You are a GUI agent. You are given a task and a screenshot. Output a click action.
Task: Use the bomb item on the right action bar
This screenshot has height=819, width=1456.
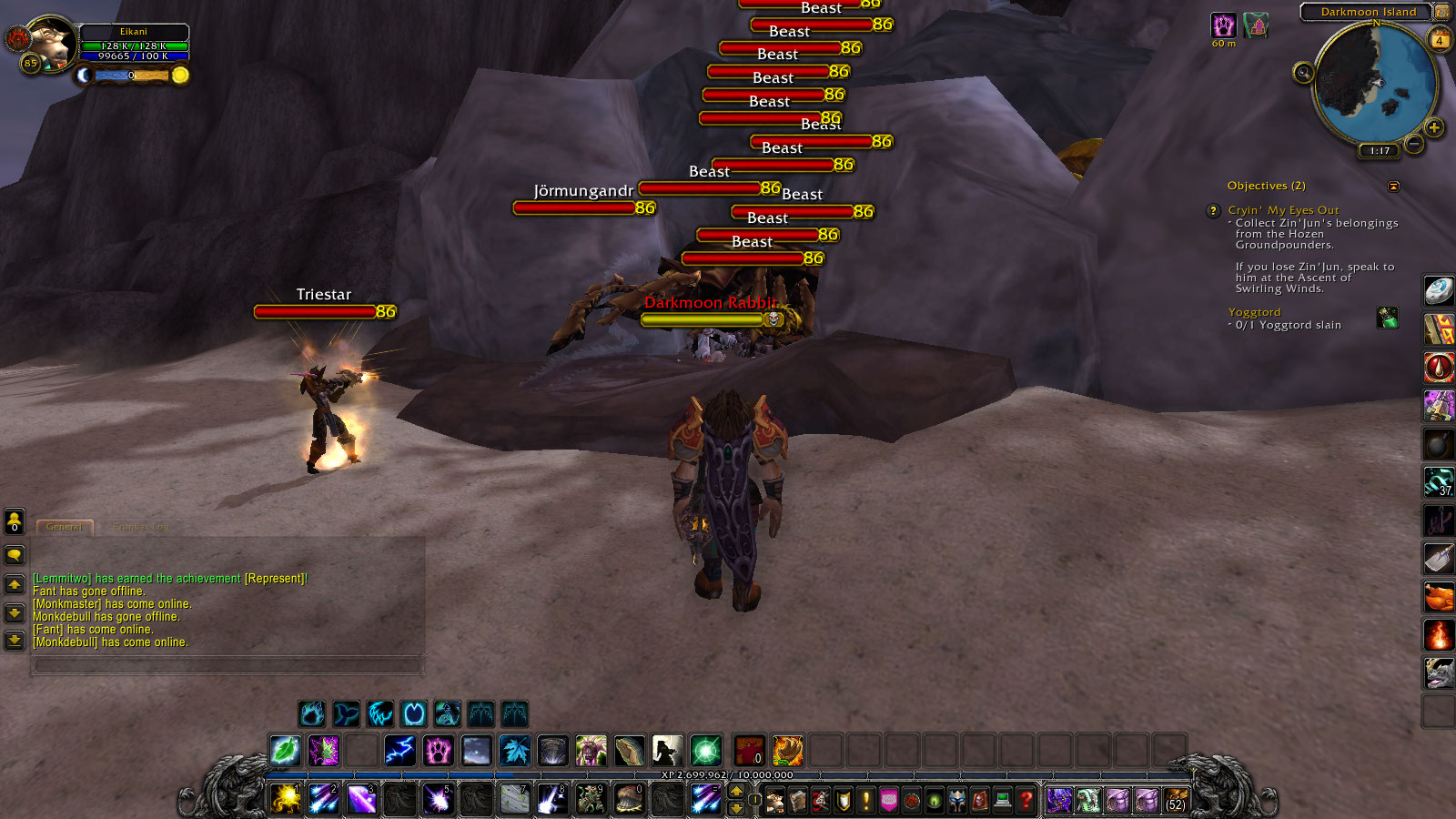pos(1438,445)
